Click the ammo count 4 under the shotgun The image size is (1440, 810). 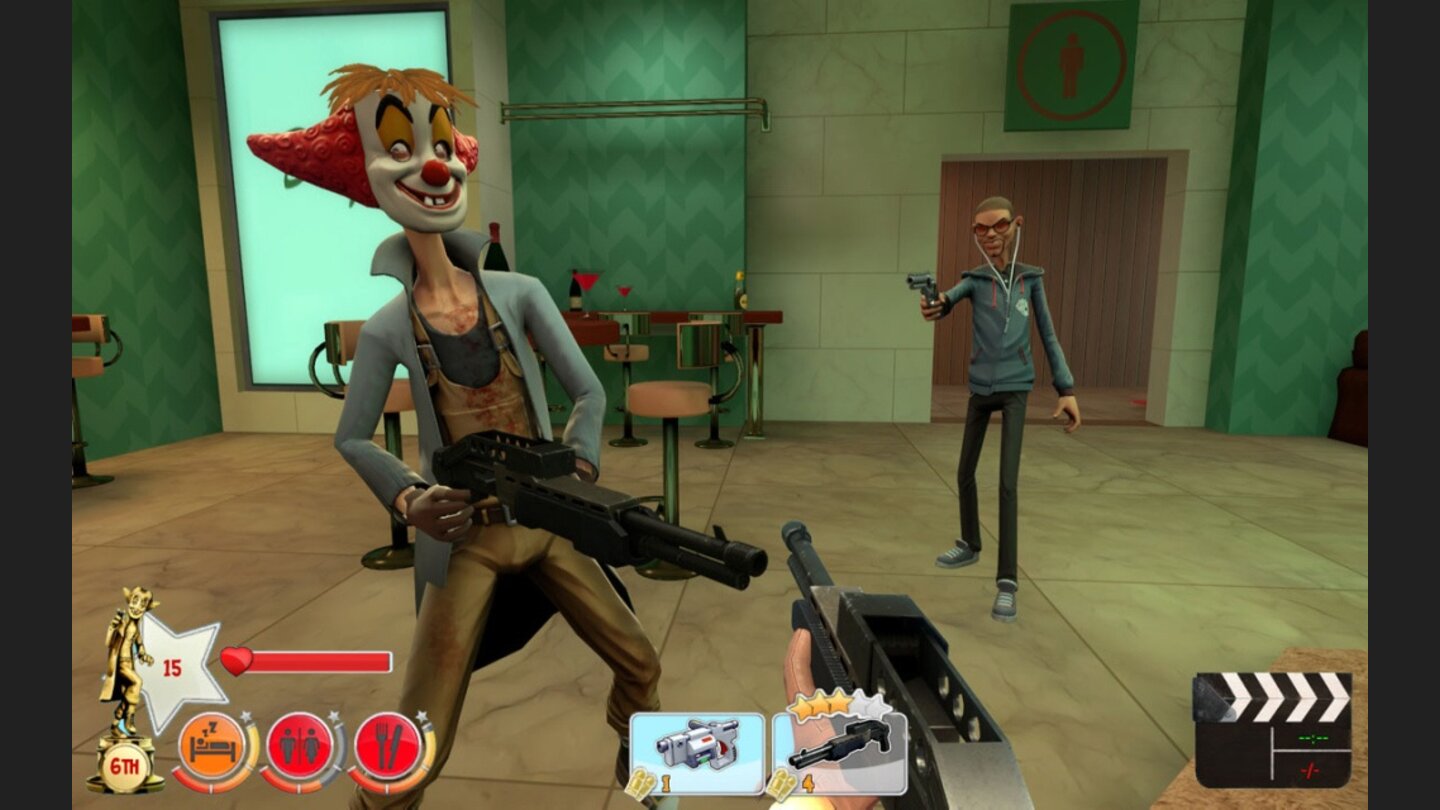808,782
